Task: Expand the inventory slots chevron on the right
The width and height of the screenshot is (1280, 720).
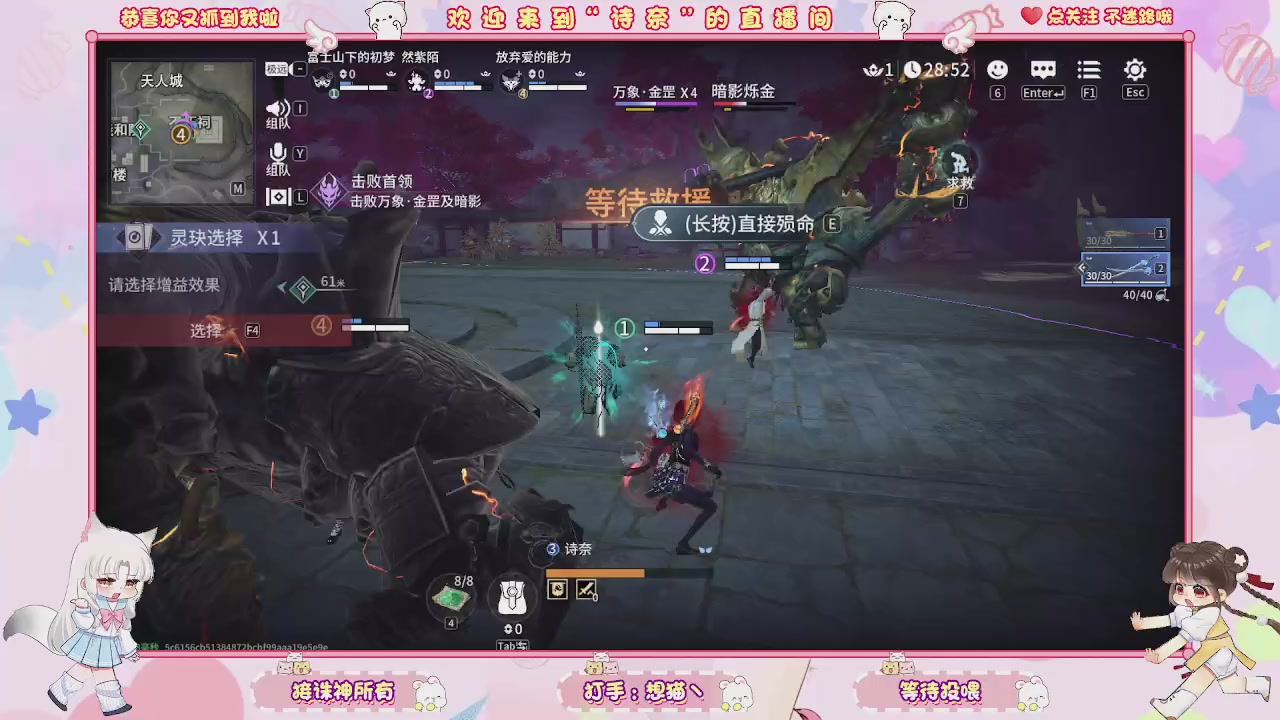Action: [1081, 268]
